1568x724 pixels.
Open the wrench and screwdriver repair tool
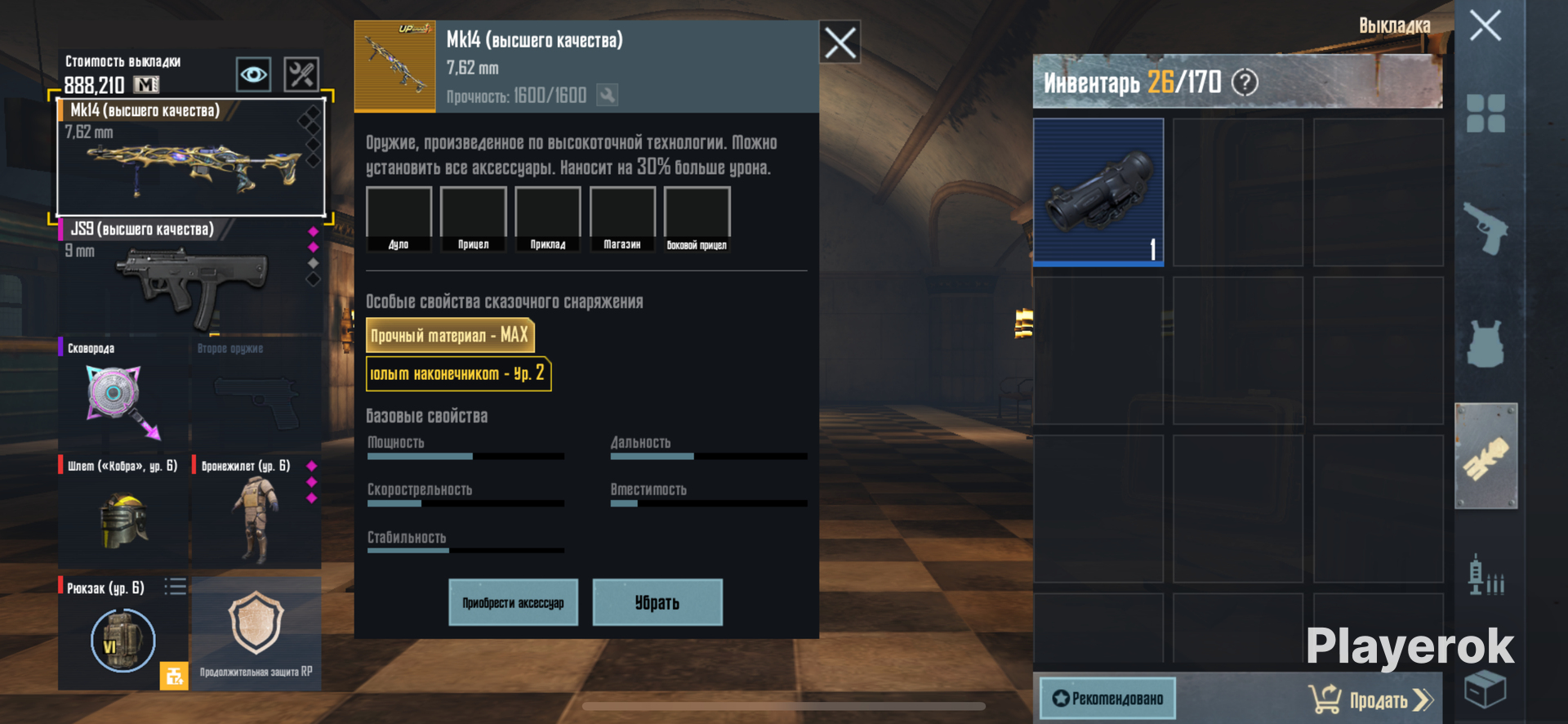[x=301, y=75]
